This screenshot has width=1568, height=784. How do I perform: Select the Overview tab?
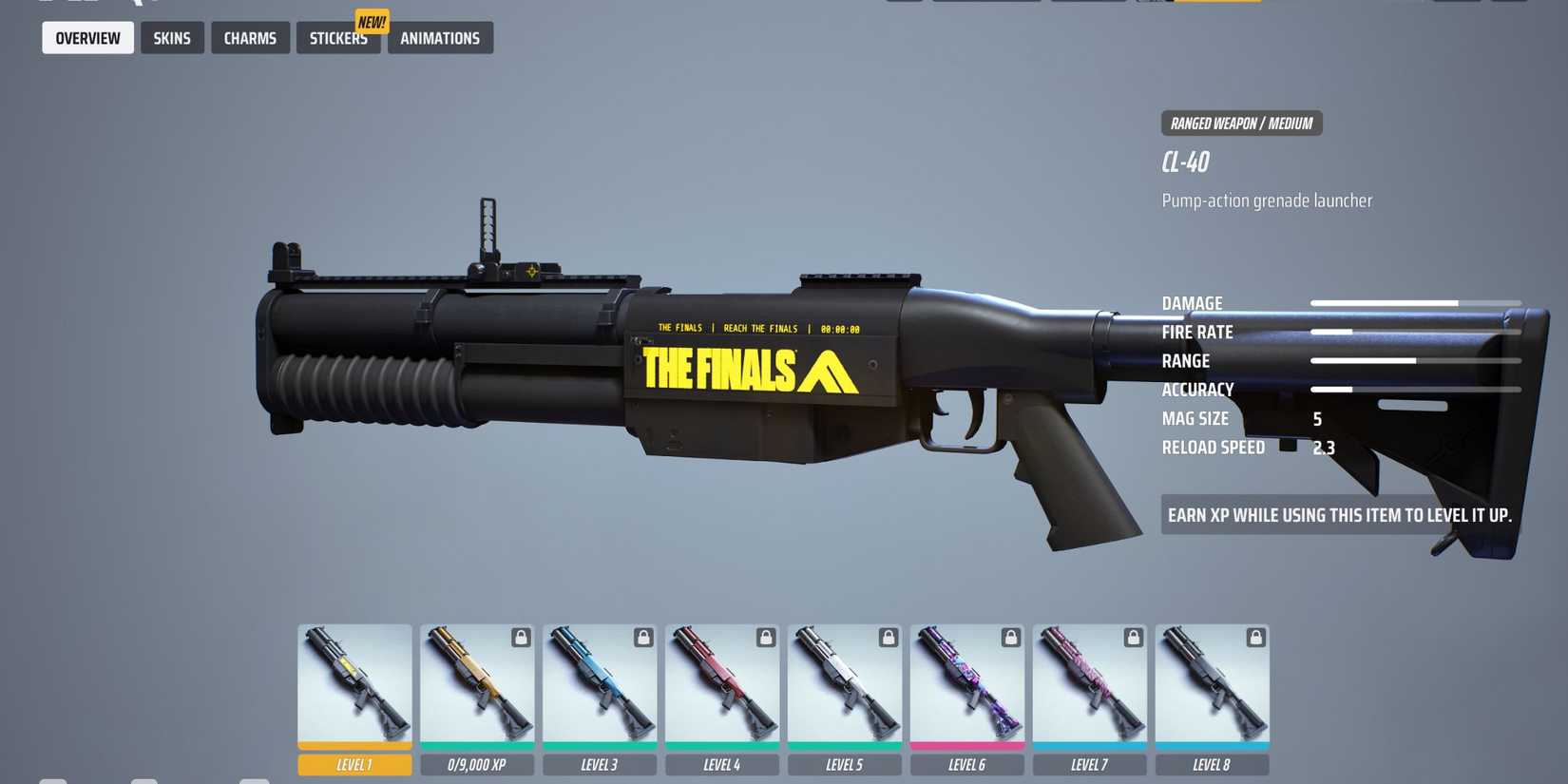pyautogui.click(x=87, y=38)
